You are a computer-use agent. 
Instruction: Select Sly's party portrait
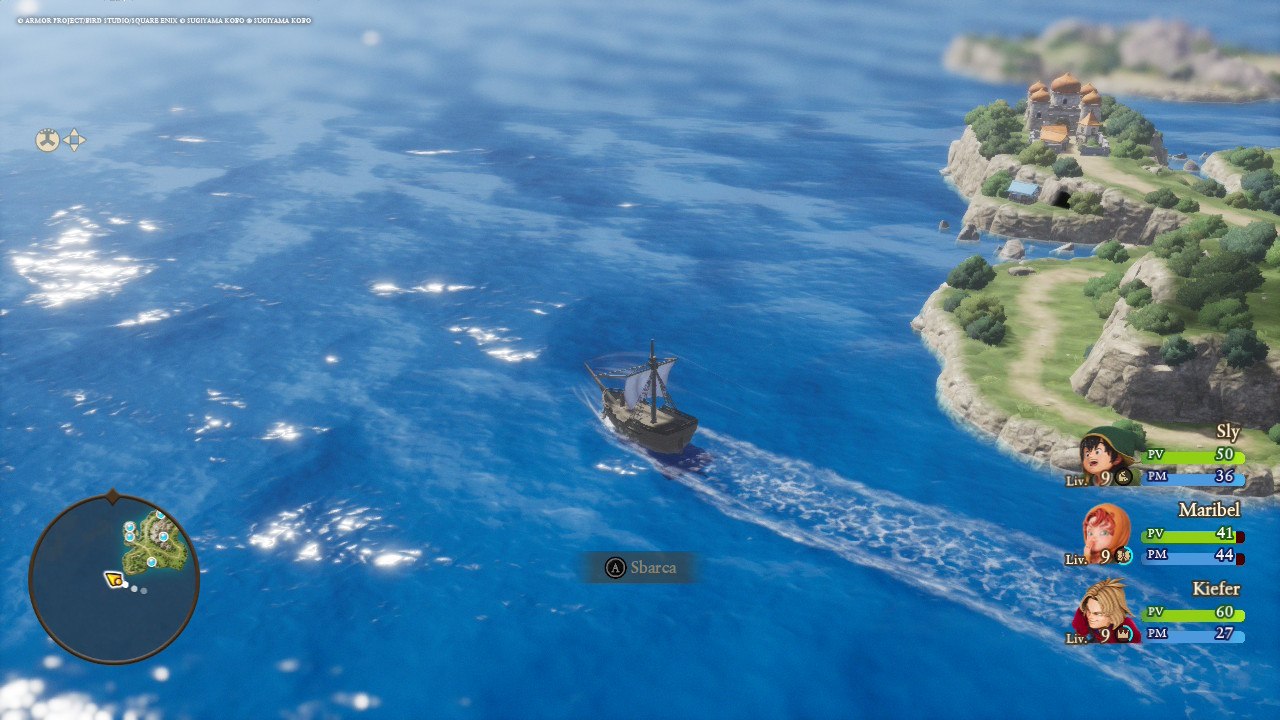(x=1105, y=457)
